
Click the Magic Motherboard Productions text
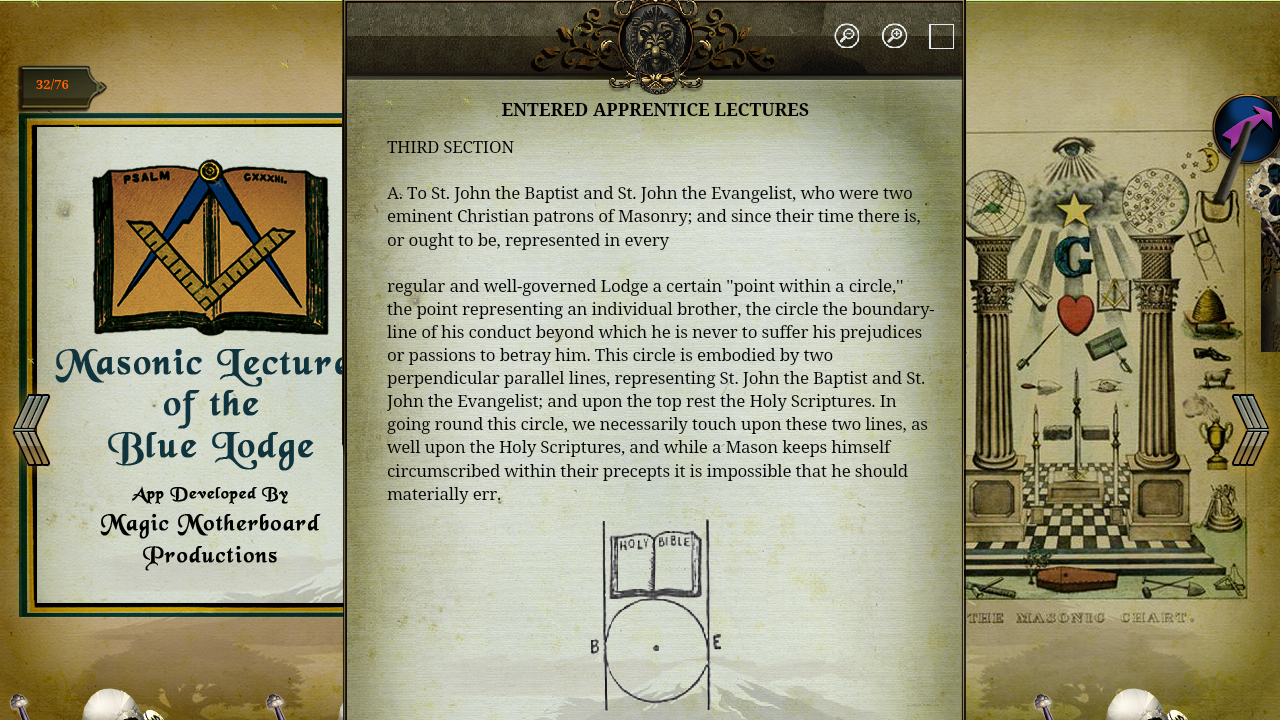tap(209, 538)
